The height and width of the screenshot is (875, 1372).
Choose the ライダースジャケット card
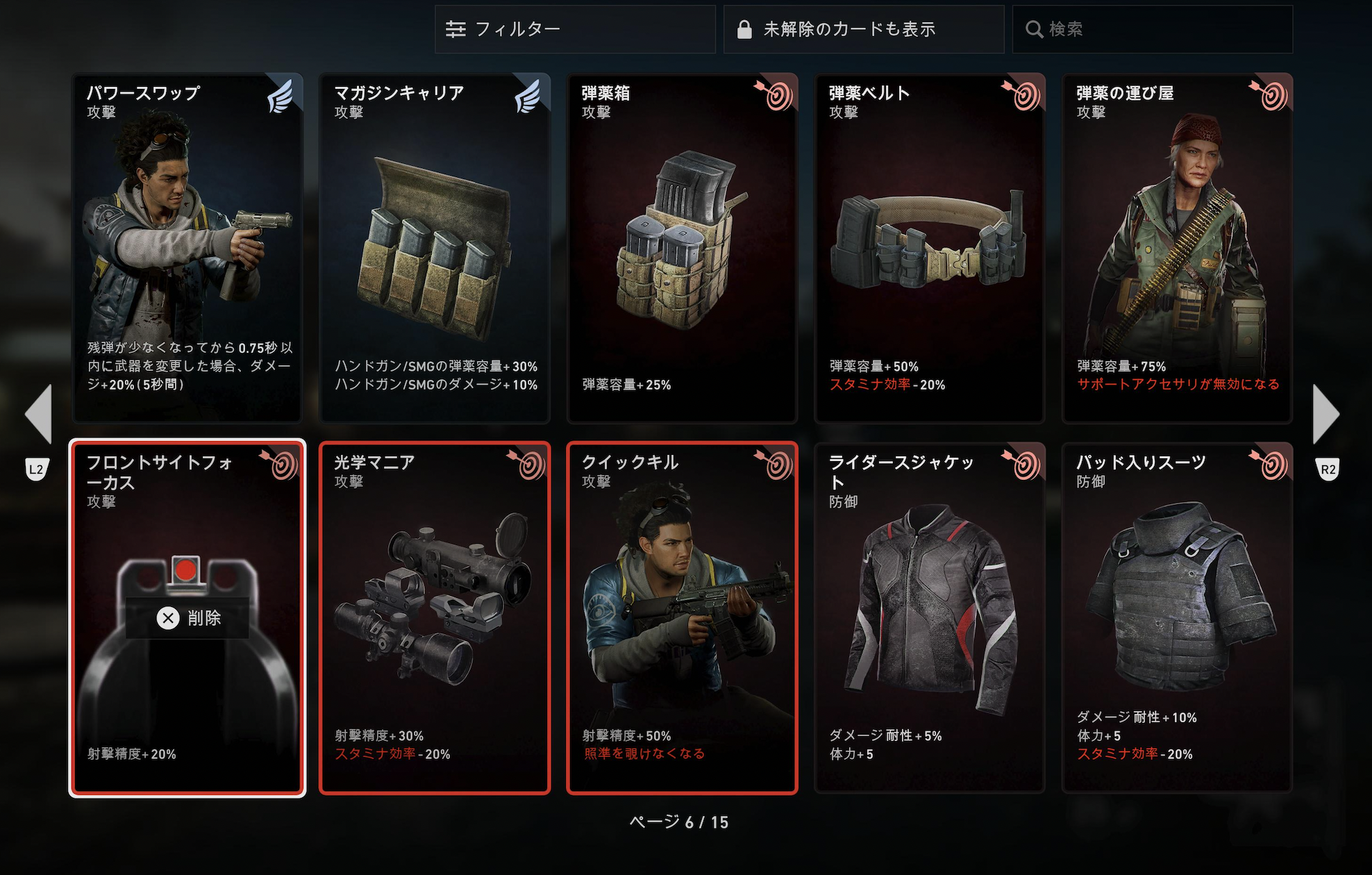[x=929, y=617]
